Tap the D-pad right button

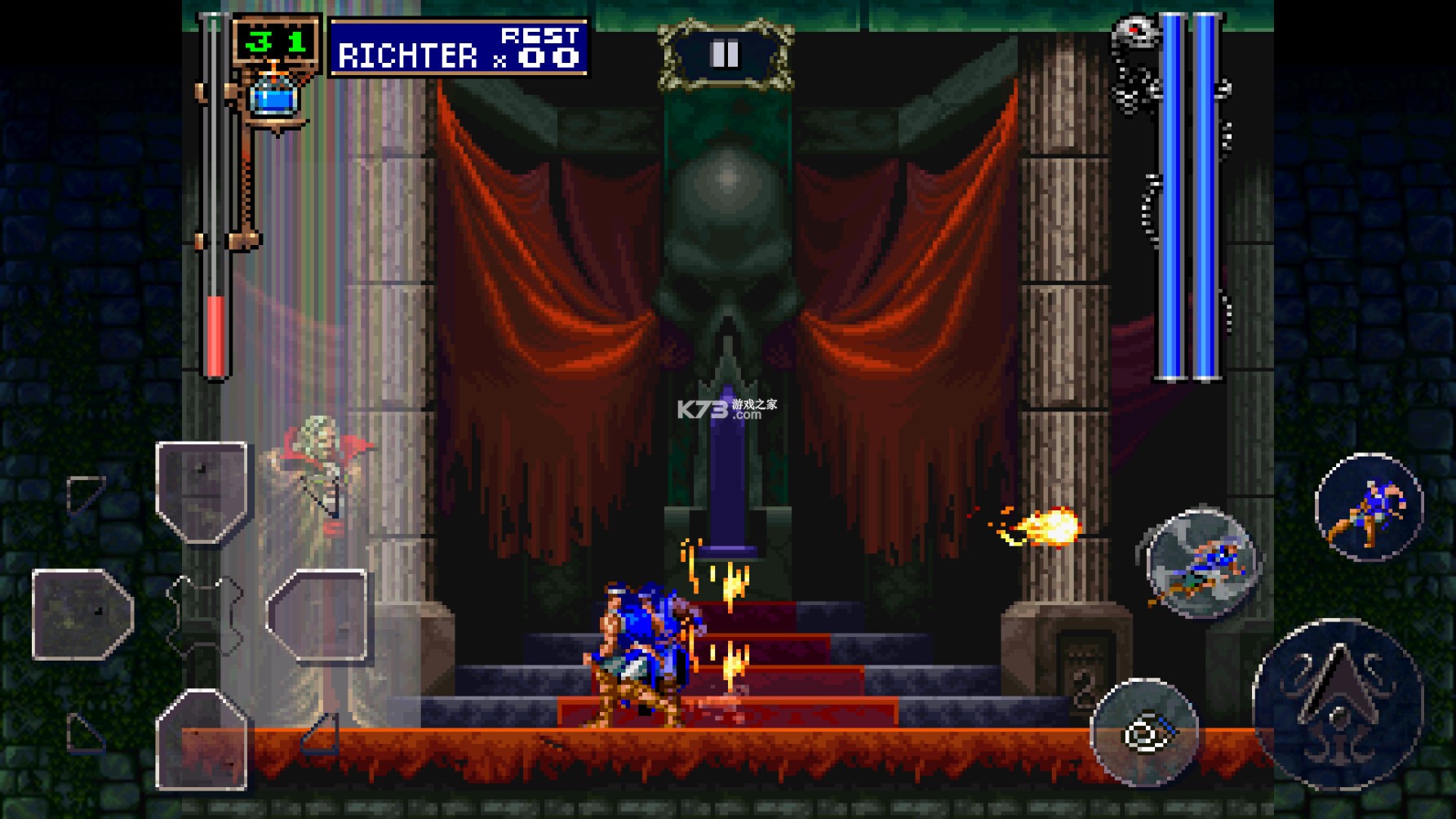point(317,614)
